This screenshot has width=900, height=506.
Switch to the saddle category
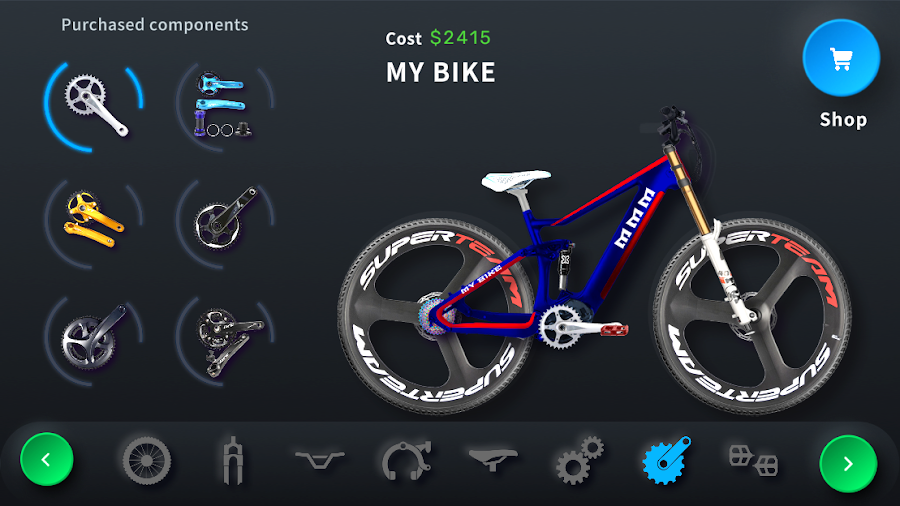(x=492, y=459)
